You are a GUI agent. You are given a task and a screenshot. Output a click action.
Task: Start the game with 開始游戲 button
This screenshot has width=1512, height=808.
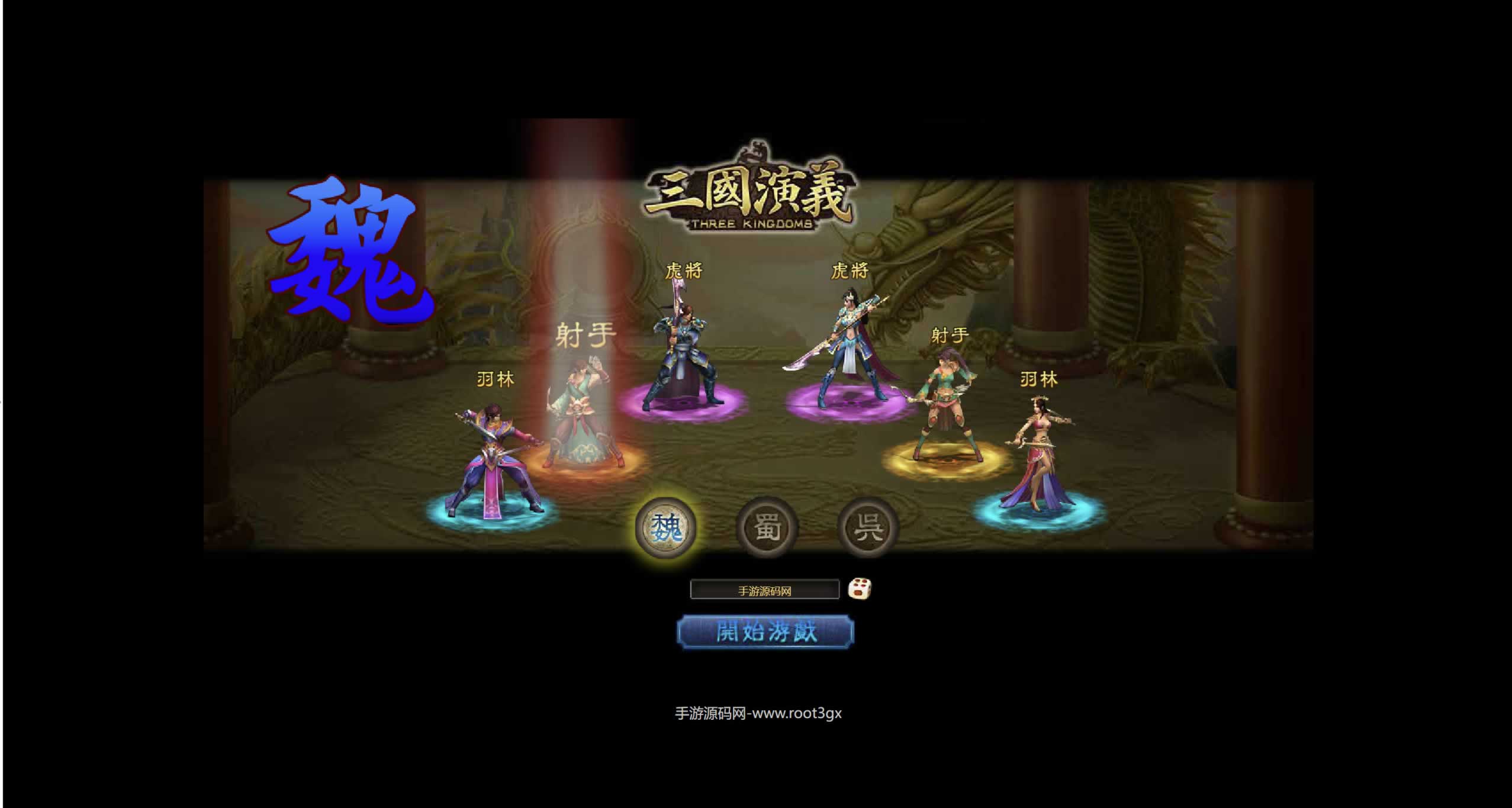[x=765, y=632]
